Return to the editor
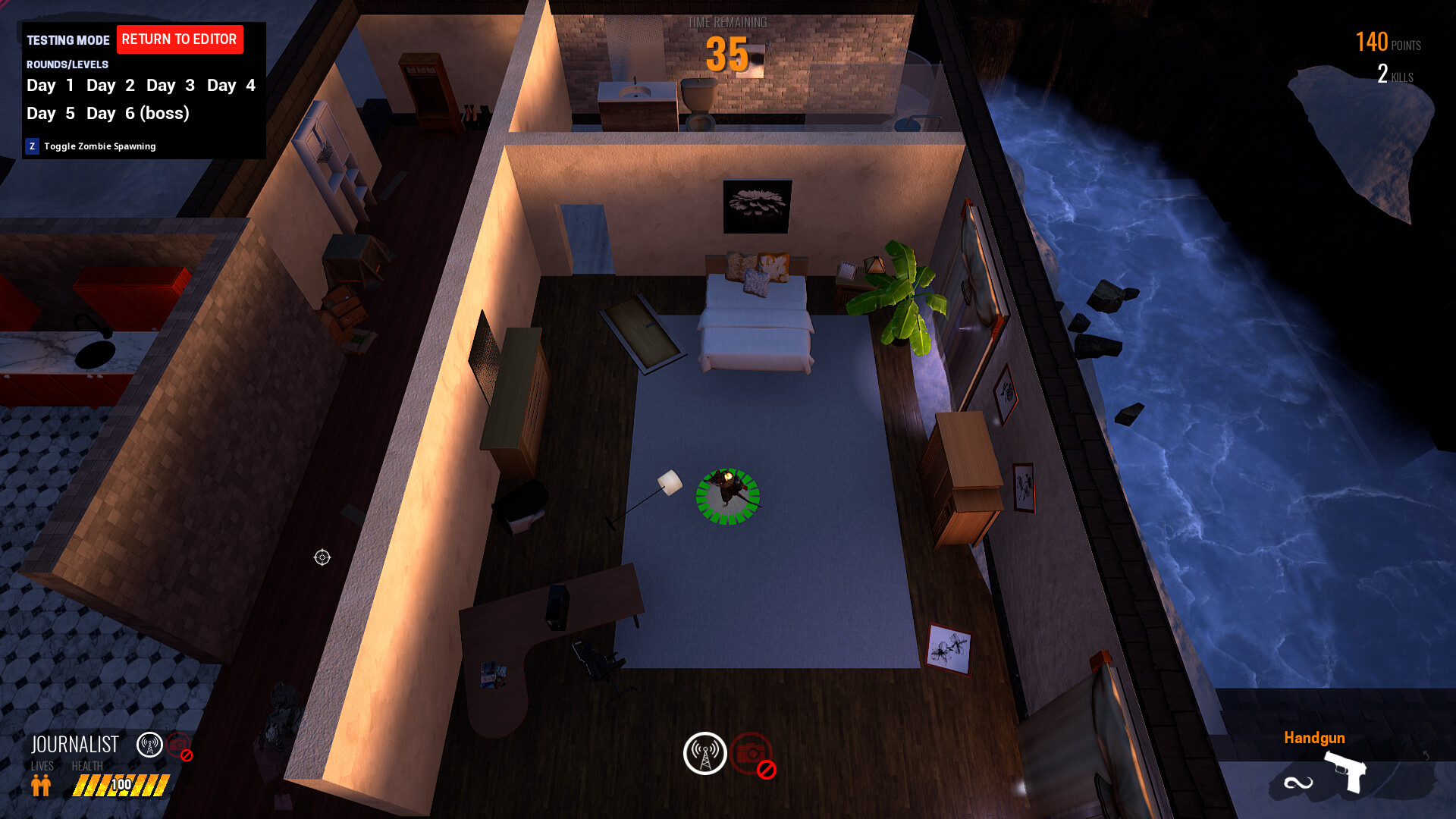The width and height of the screenshot is (1456, 819). click(180, 39)
